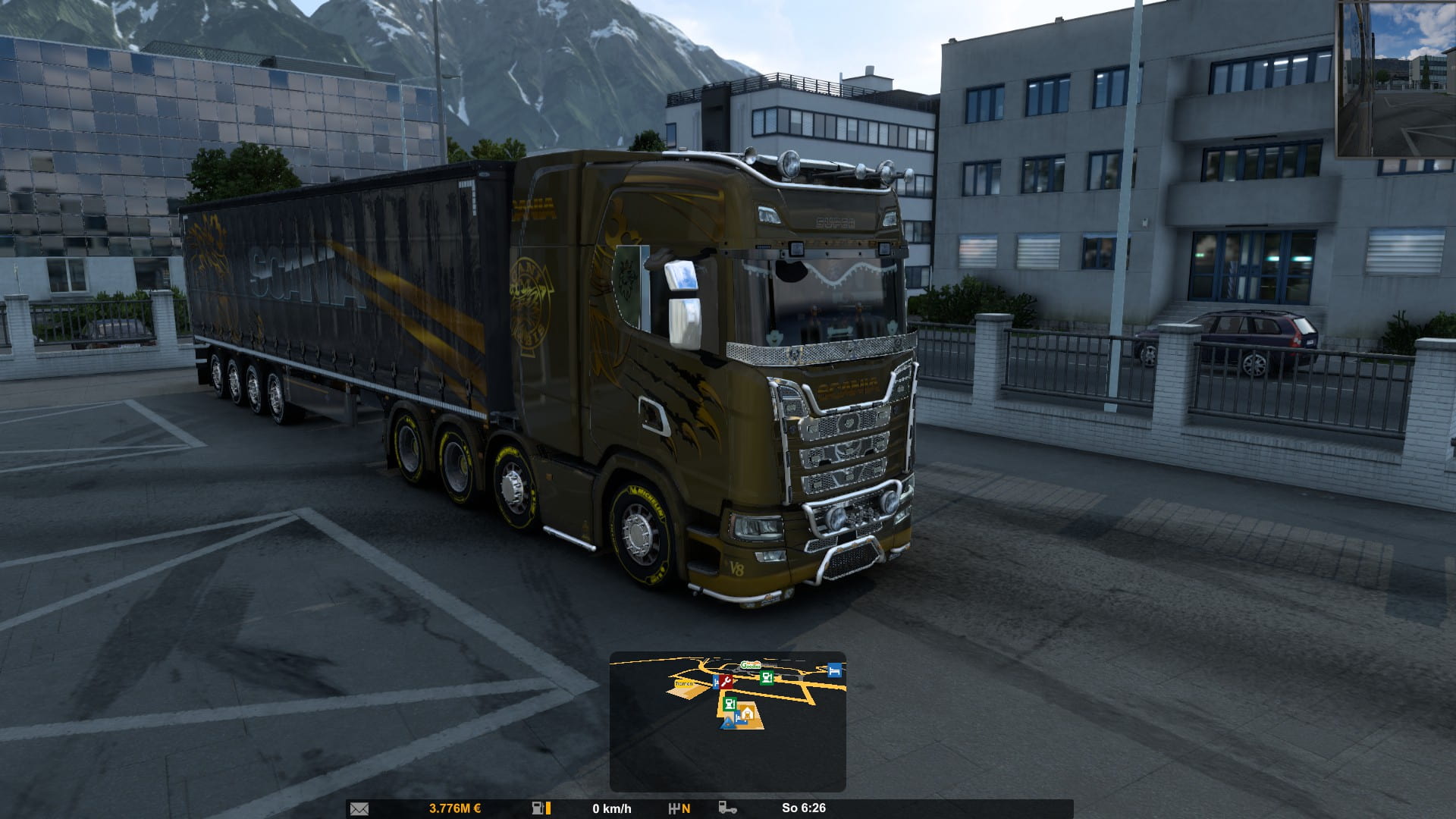This screenshot has height=819, width=1456.
Task: Choose the orange garage marker on minimap
Action: pos(748,713)
